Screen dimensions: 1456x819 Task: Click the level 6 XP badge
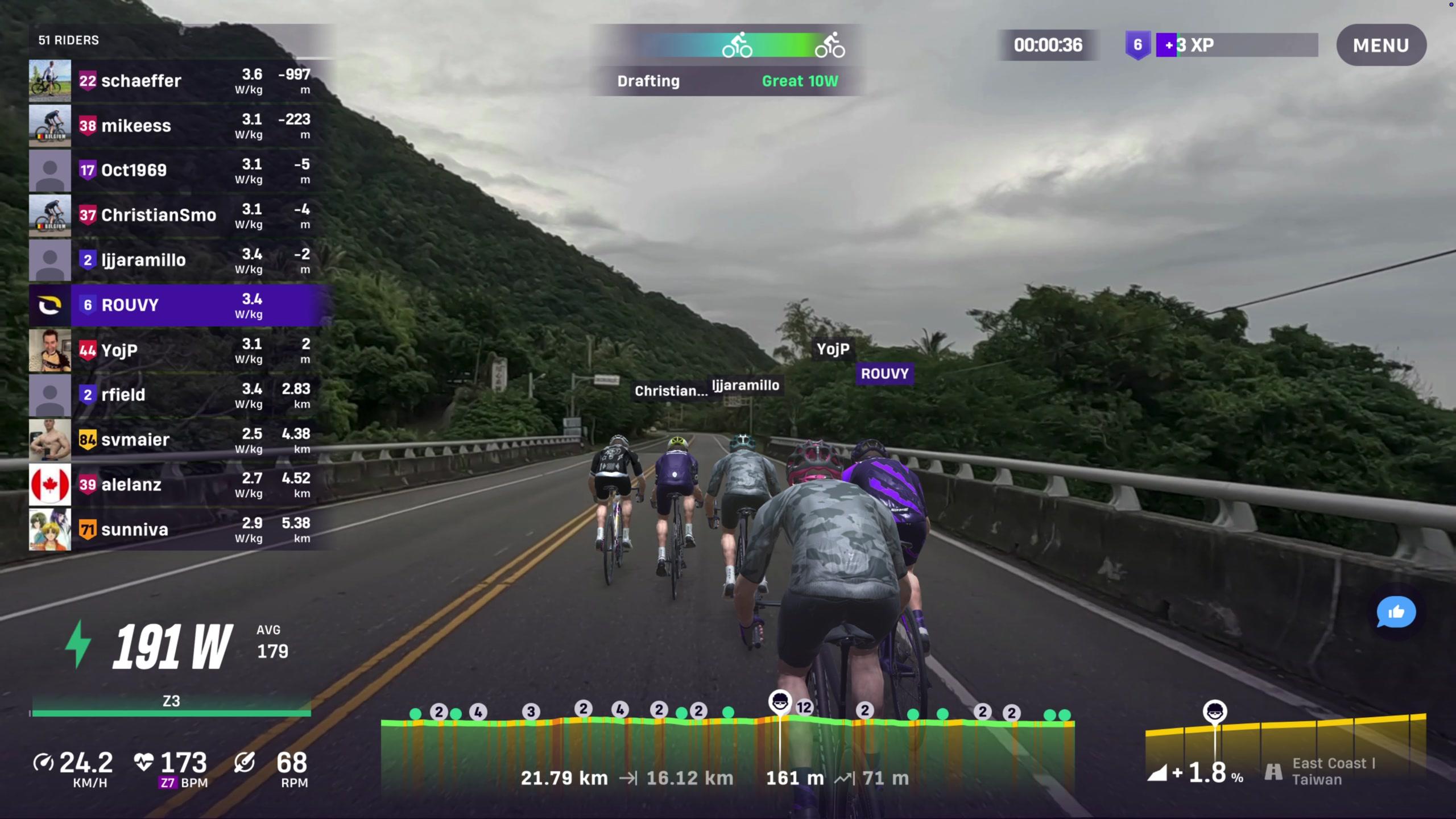coord(1137,45)
